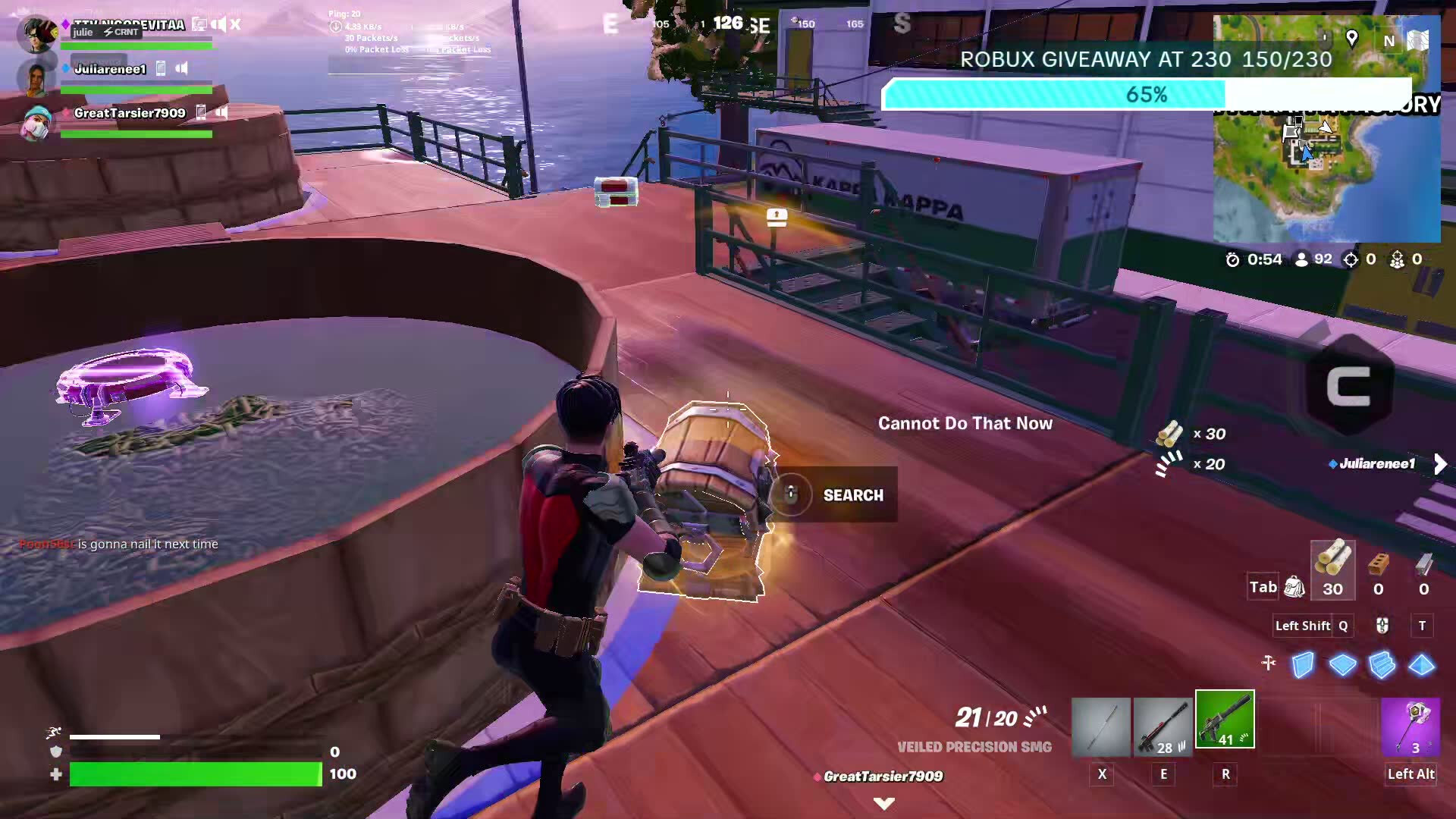The width and height of the screenshot is (1456, 819).
Task: Select Juliarenee1's squad portrait
Action: [36, 79]
